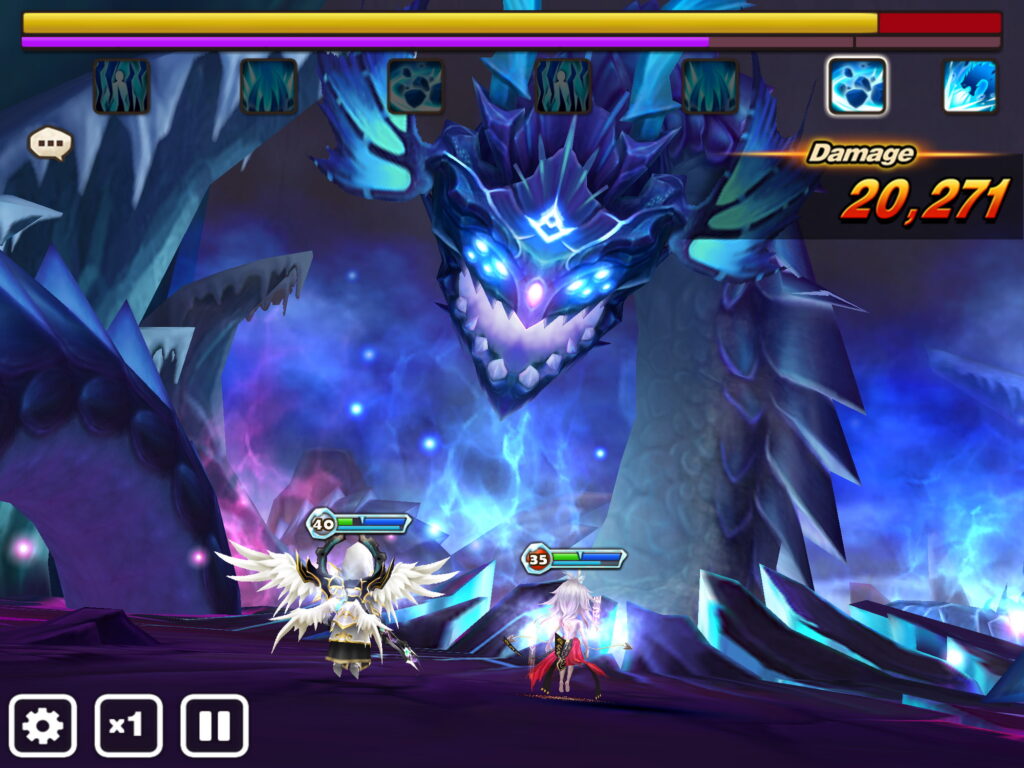Viewport: 1024px width, 768px height.
Task: Open the gear settings menu
Action: (43, 725)
